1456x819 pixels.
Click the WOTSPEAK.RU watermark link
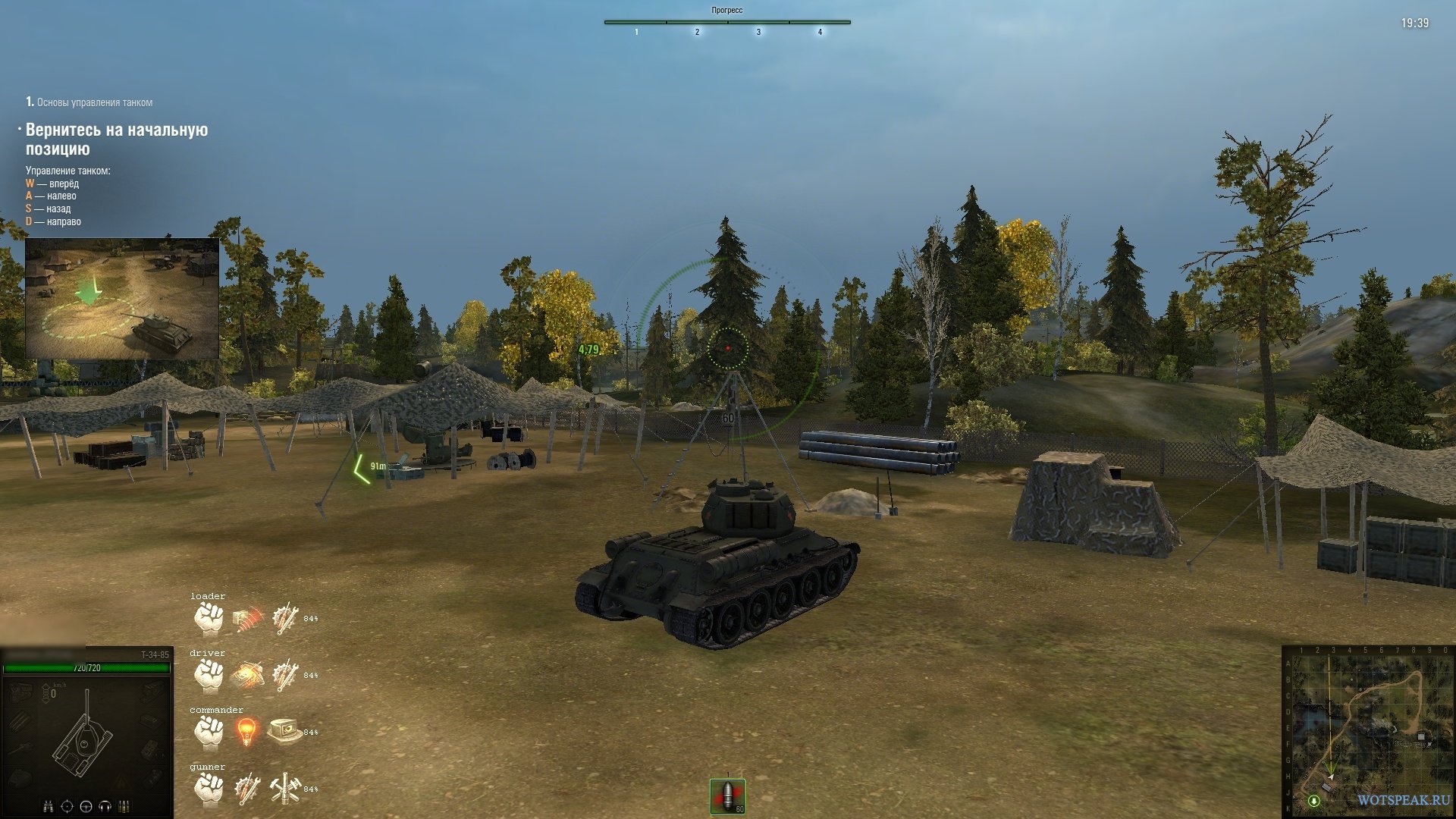point(1403,801)
